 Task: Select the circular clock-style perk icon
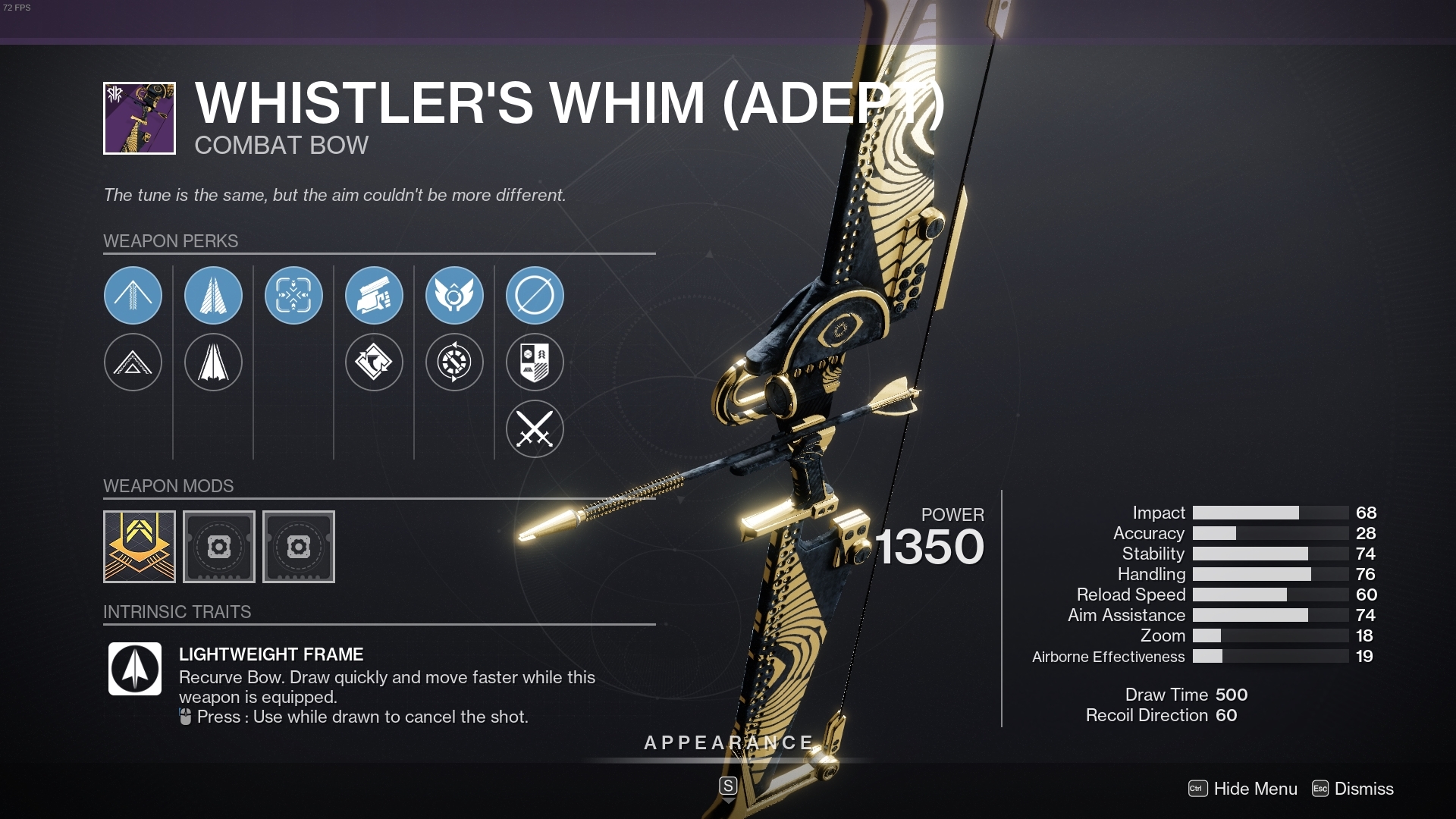[x=454, y=362]
